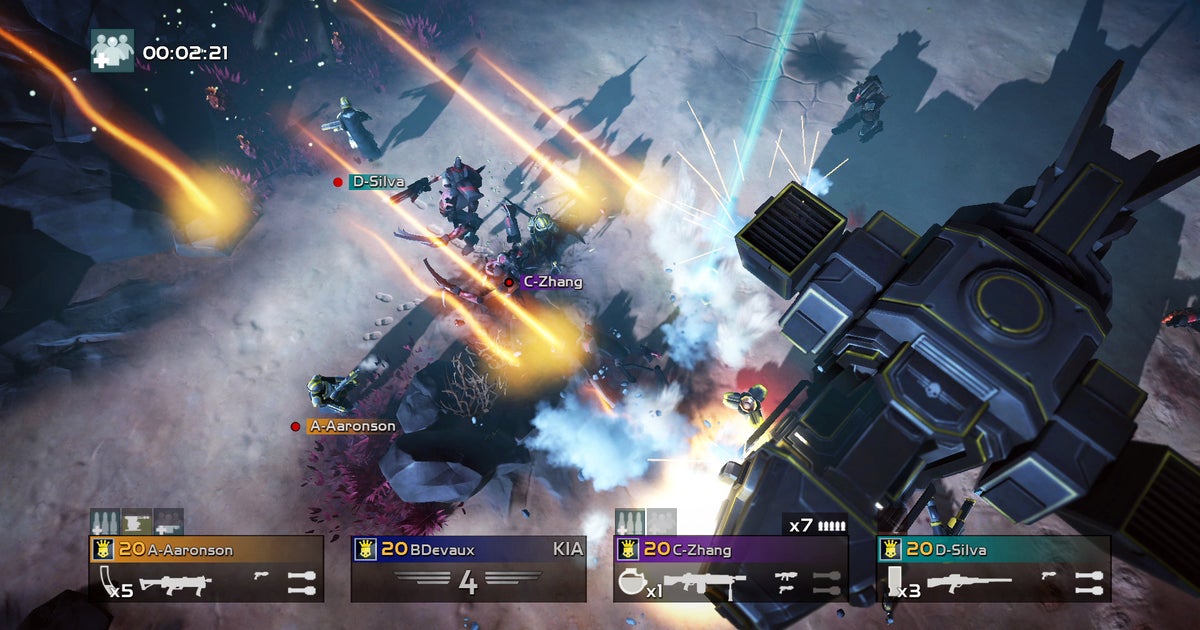
Task: Click the reinforcement icon beside the timer
Action: click(112, 49)
